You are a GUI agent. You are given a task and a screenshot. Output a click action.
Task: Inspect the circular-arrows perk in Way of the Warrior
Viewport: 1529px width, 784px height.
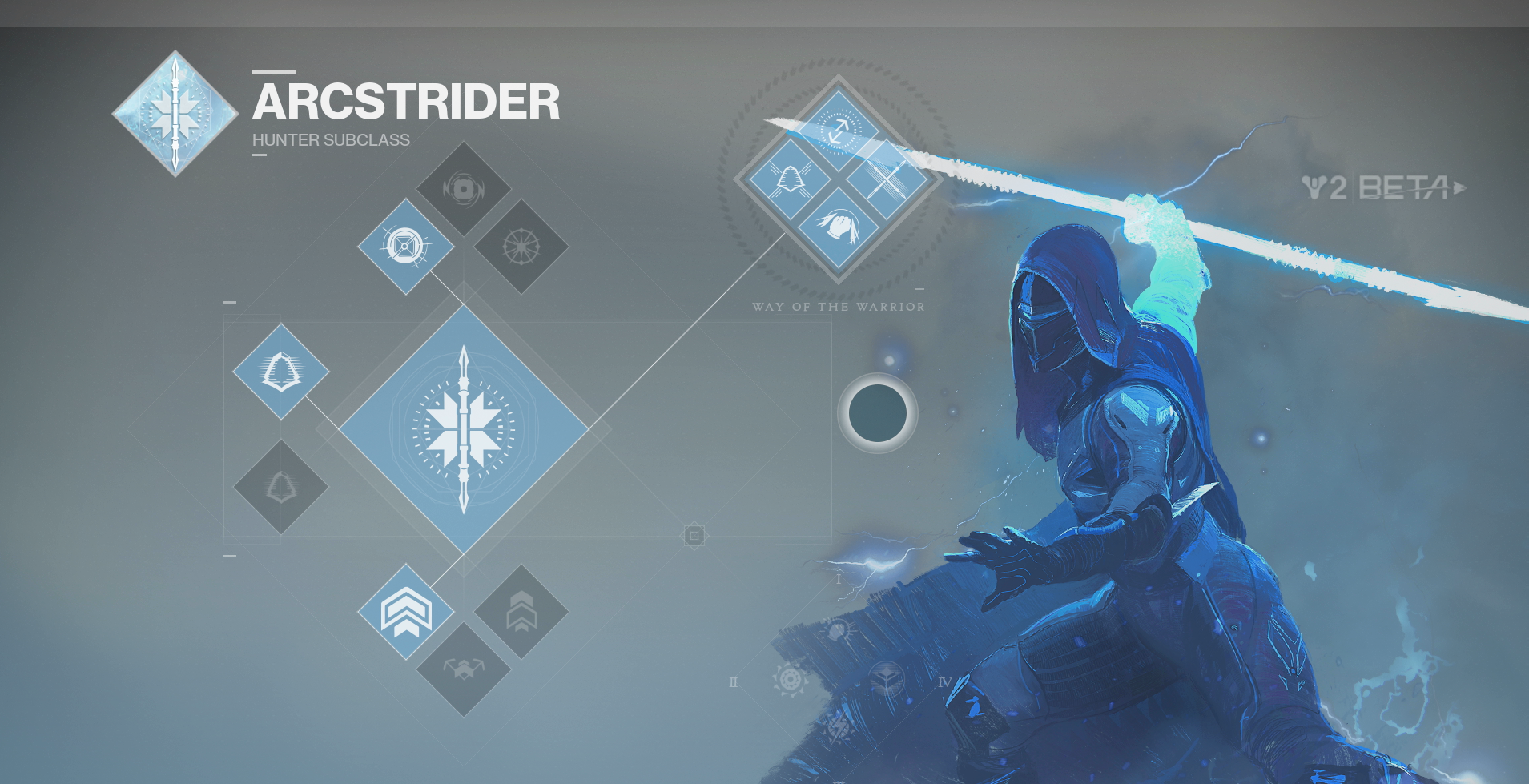click(x=838, y=130)
